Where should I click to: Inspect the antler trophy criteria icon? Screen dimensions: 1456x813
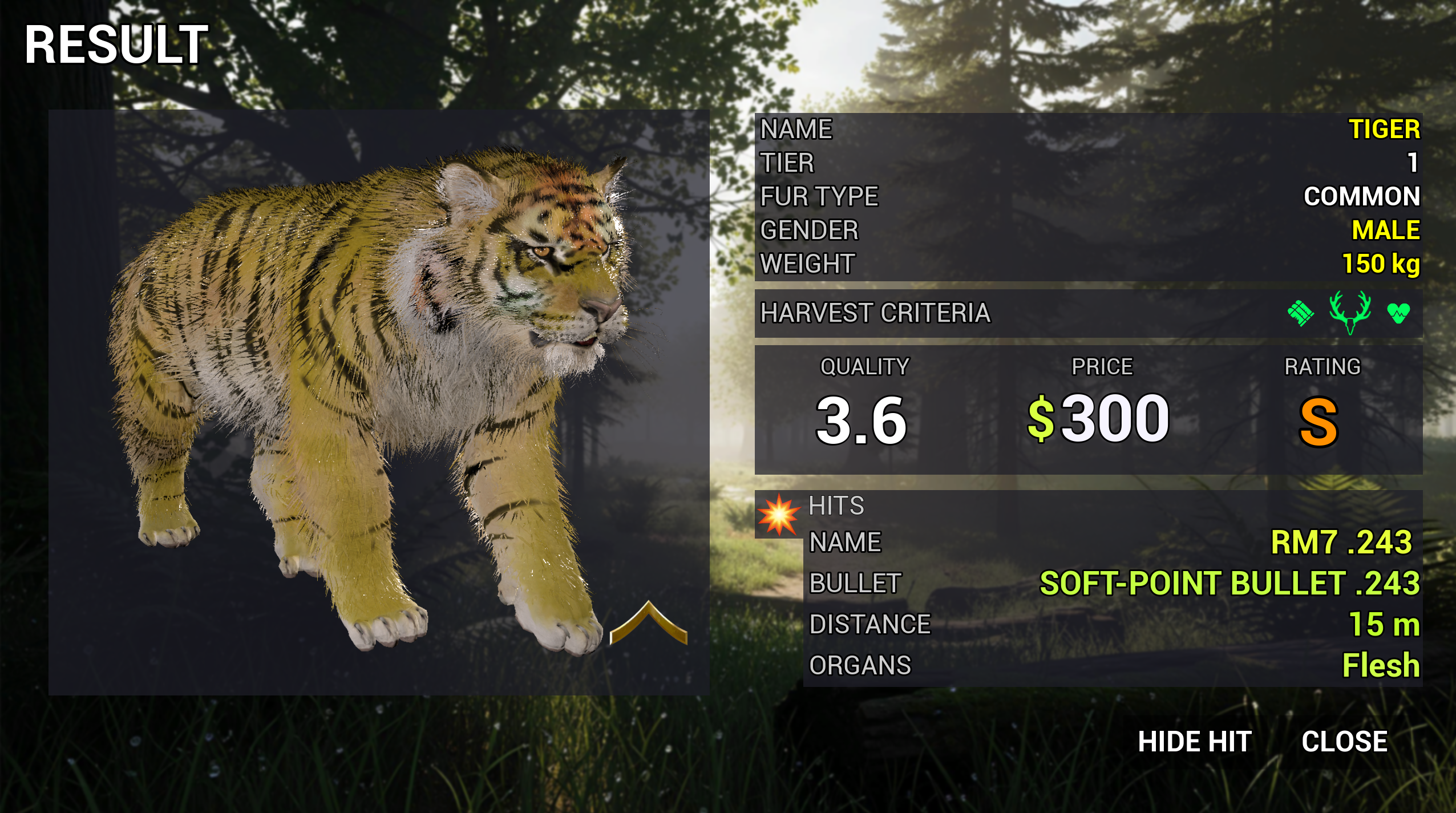click(1350, 312)
